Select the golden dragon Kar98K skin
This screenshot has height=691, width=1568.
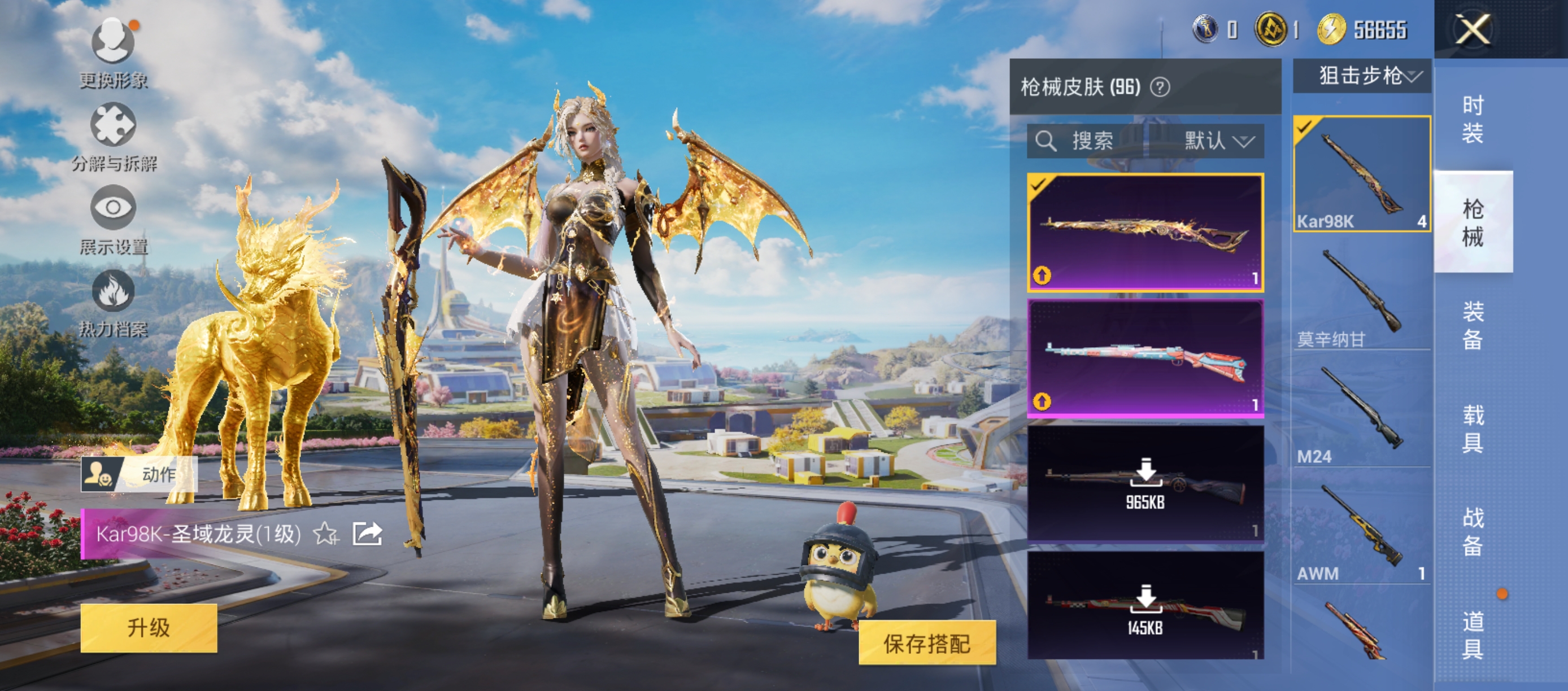pyautogui.click(x=1145, y=233)
